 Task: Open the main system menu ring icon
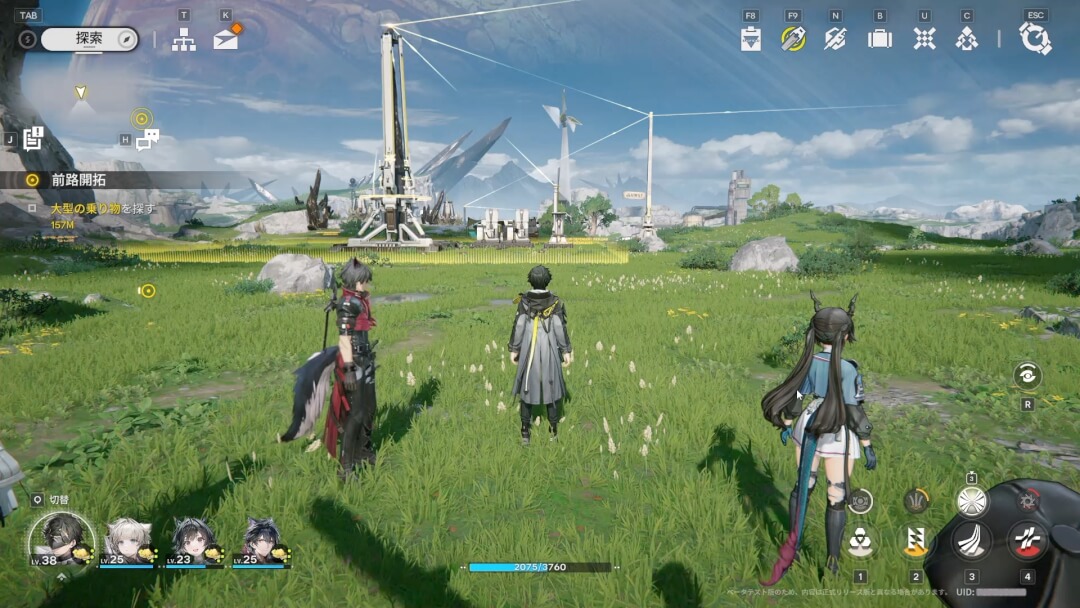(1035, 39)
